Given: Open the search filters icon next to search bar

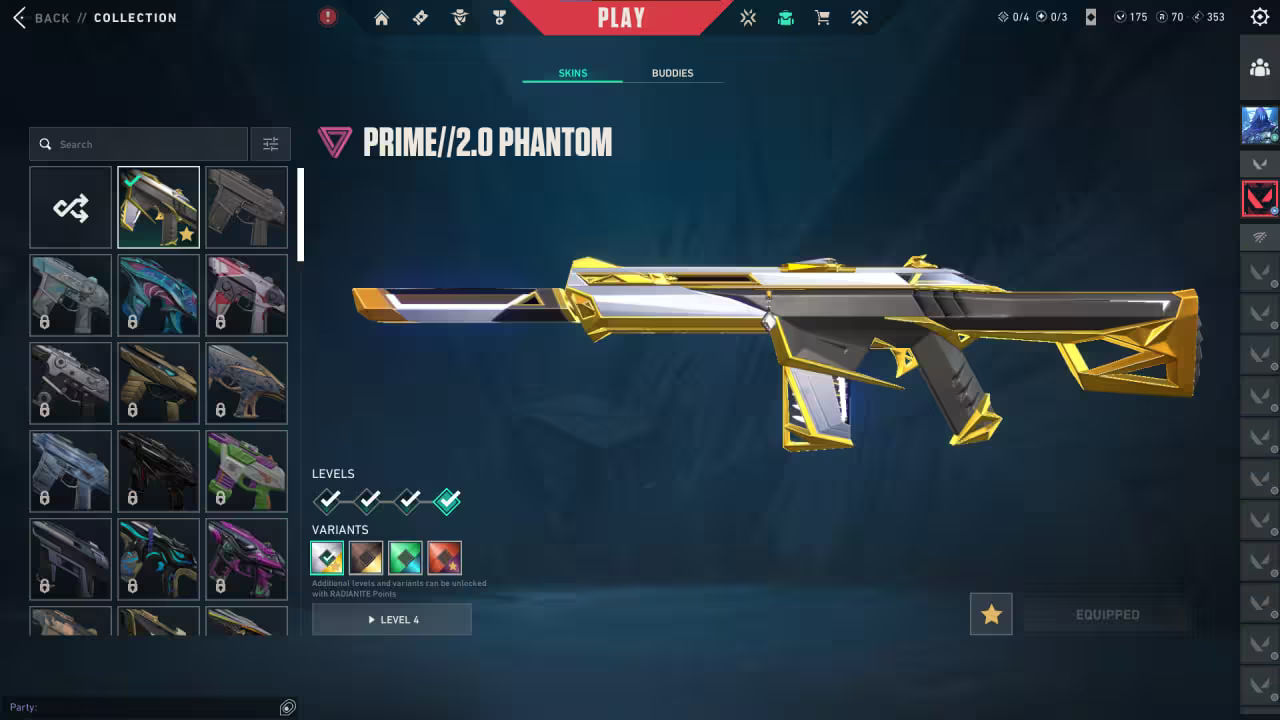Looking at the screenshot, I should [x=270, y=143].
